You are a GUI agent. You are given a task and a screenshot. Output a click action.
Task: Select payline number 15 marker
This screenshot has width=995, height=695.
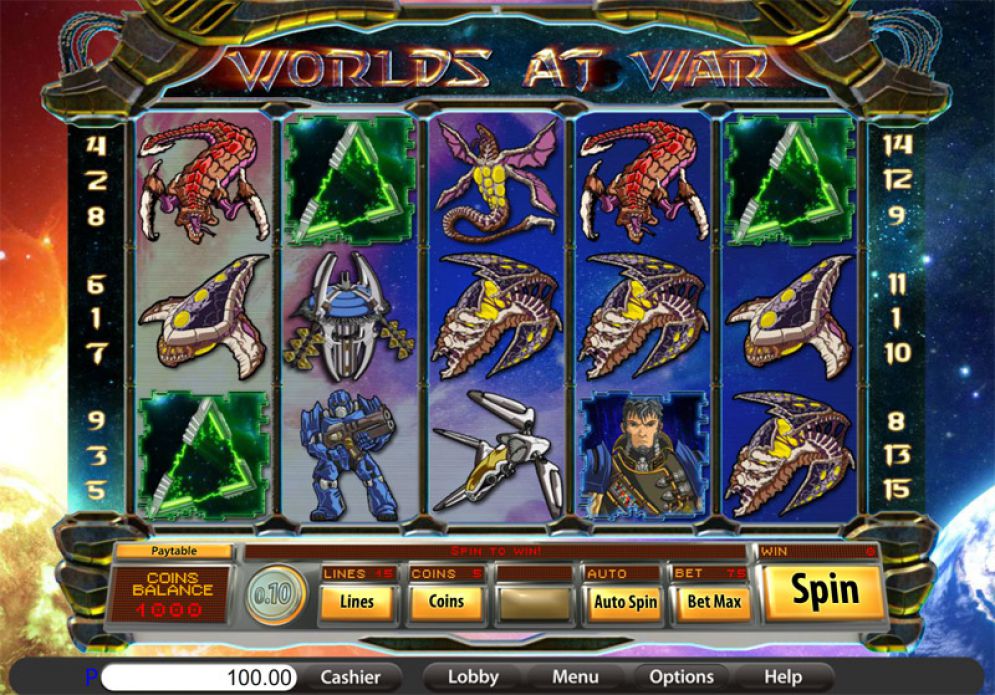(897, 491)
